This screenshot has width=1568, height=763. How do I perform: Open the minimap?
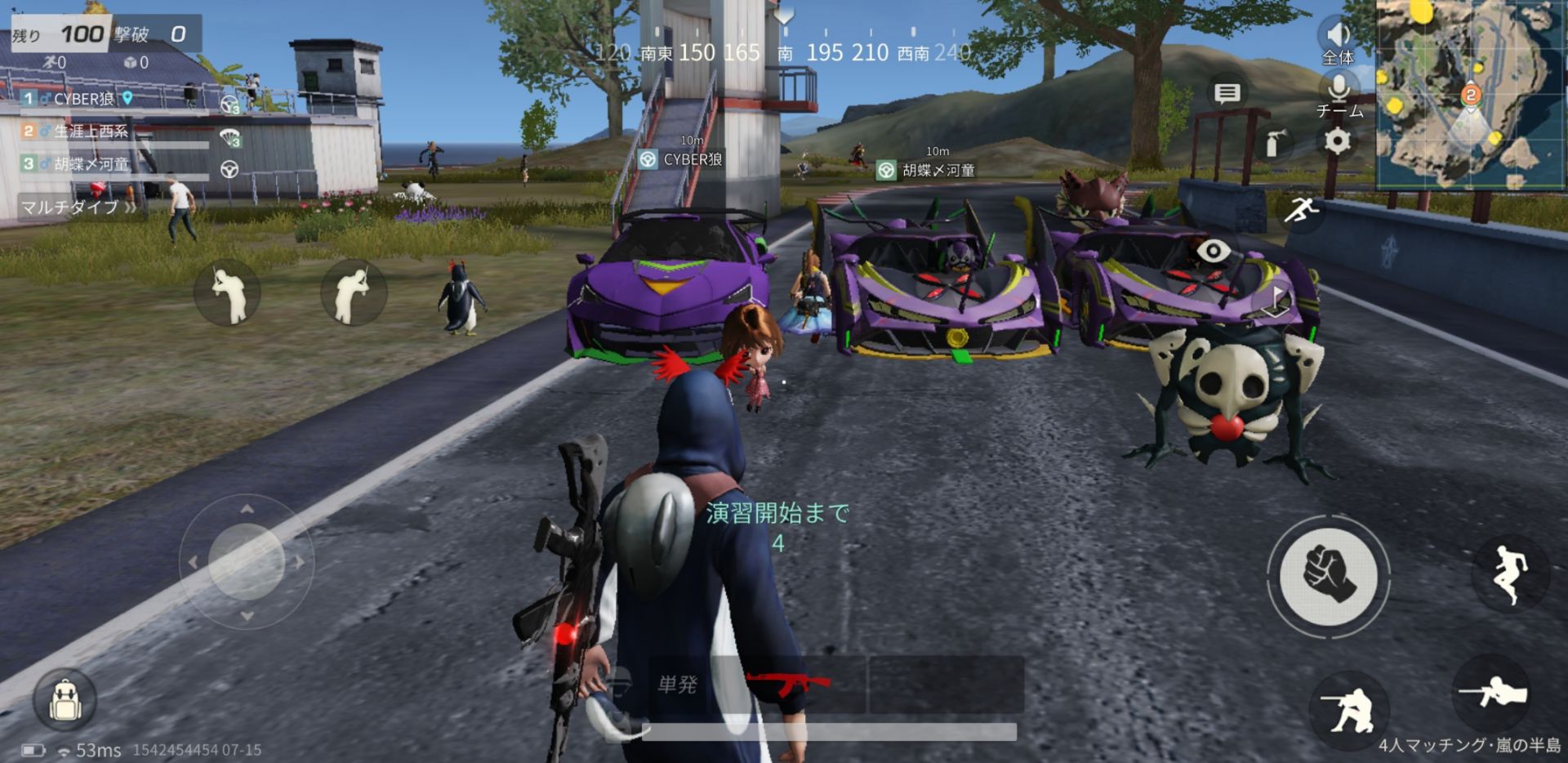(1470, 94)
